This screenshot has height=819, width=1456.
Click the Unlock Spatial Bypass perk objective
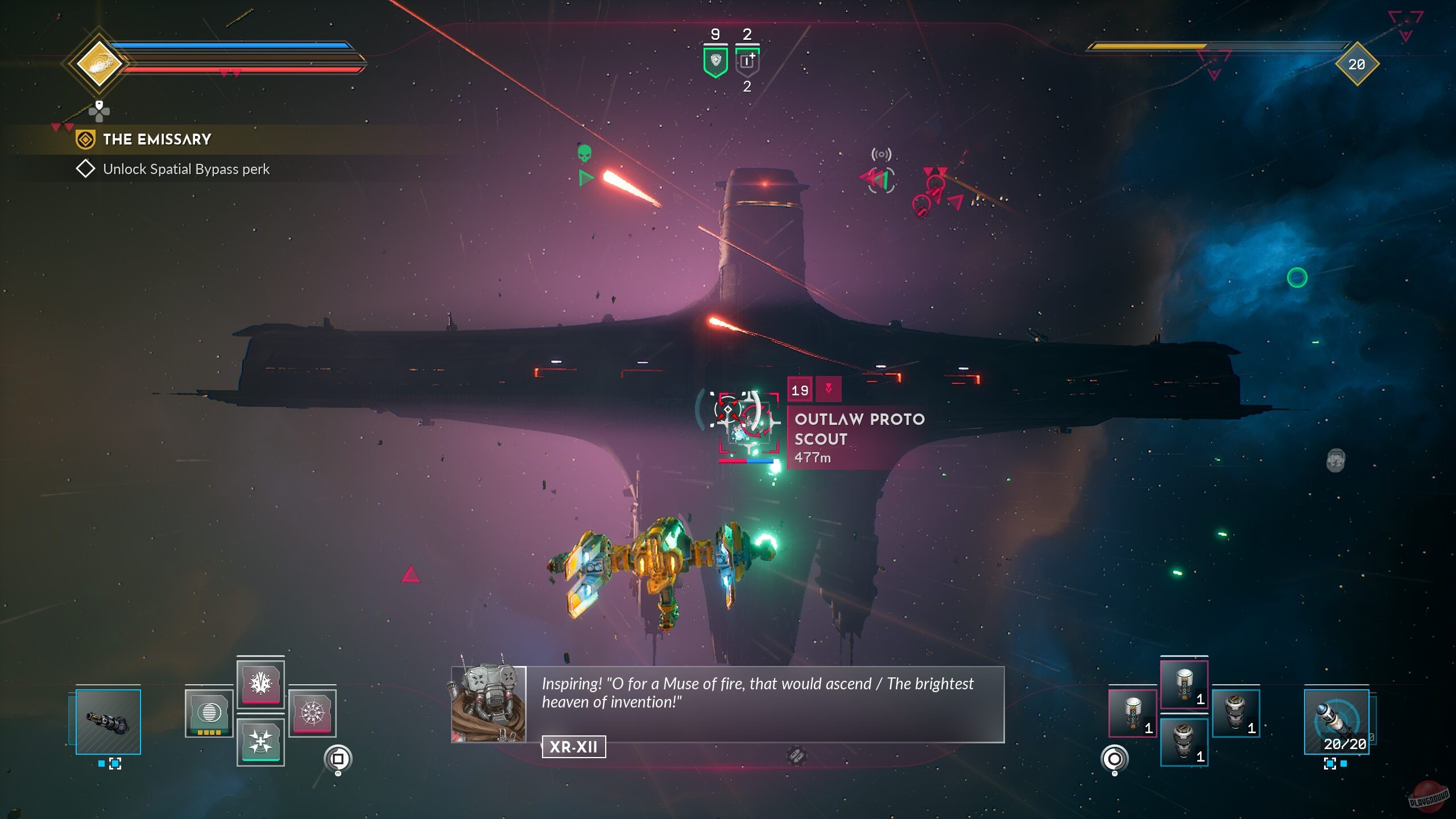point(186,169)
